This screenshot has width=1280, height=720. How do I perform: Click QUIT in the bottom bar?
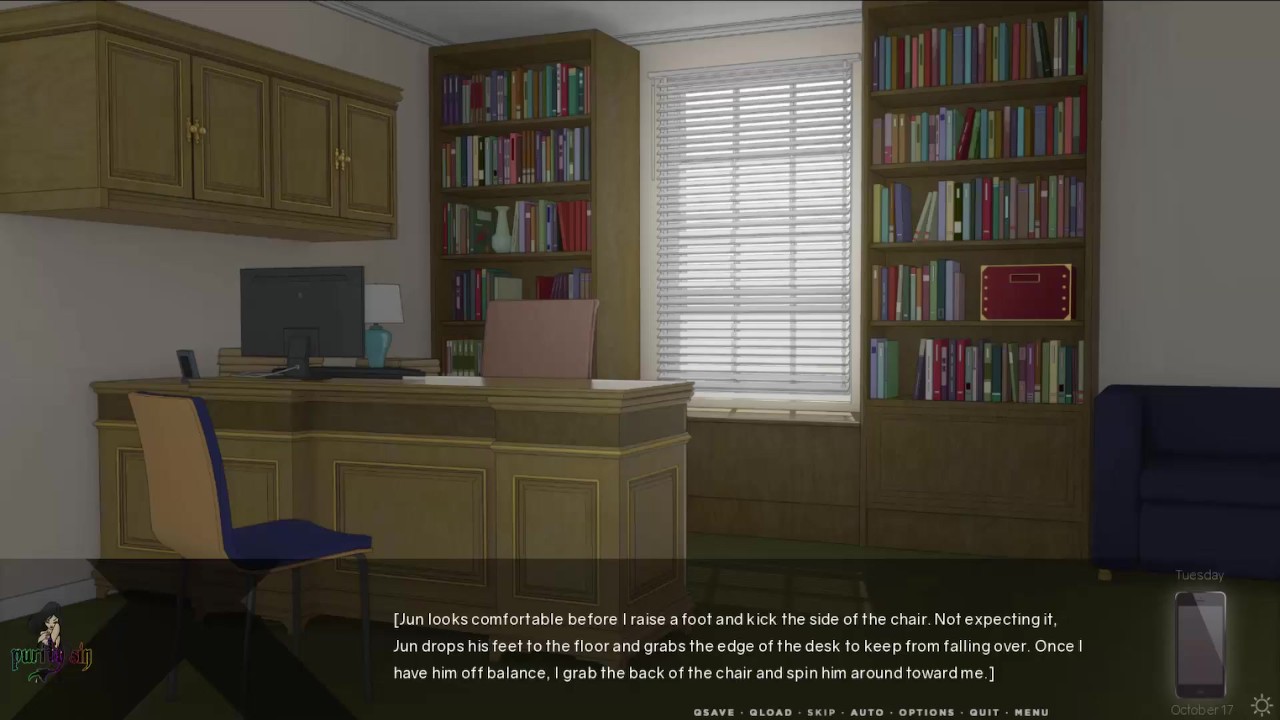click(x=984, y=712)
